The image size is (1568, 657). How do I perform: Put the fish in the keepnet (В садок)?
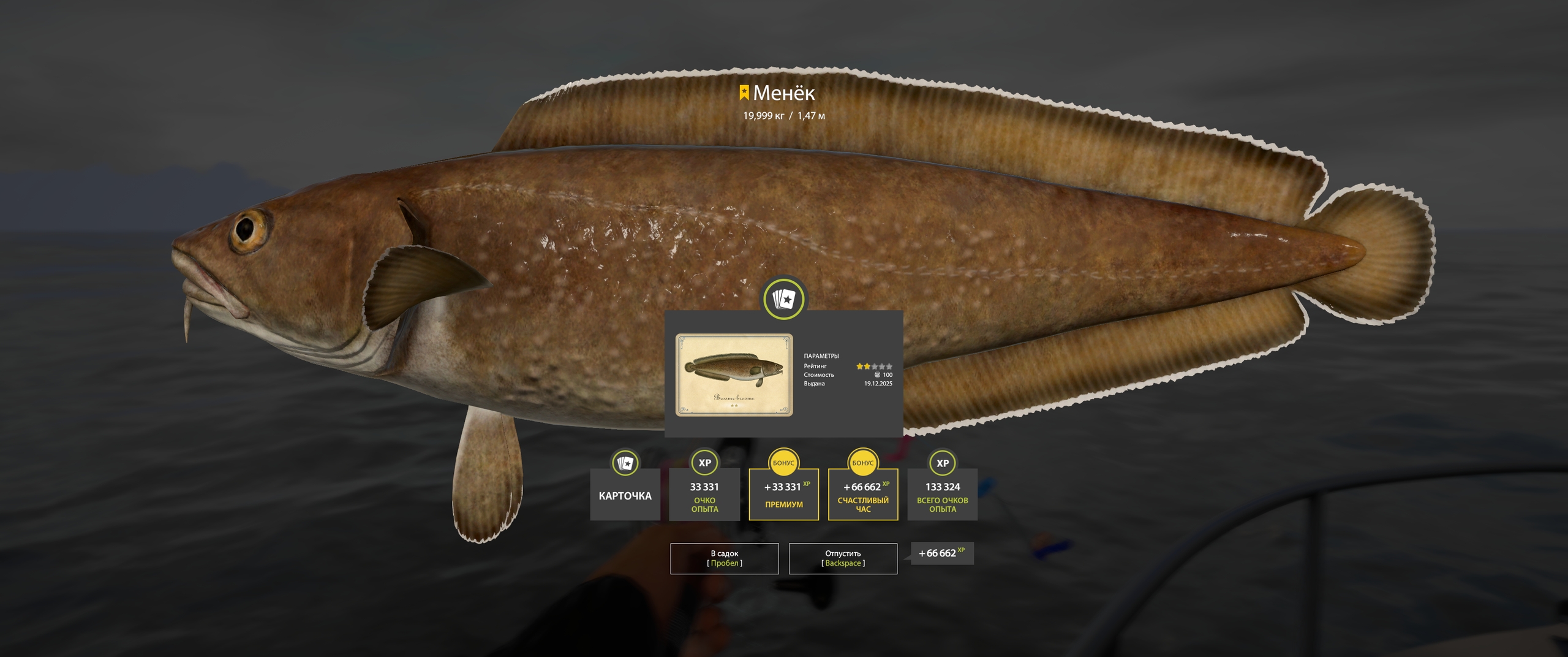coord(724,558)
